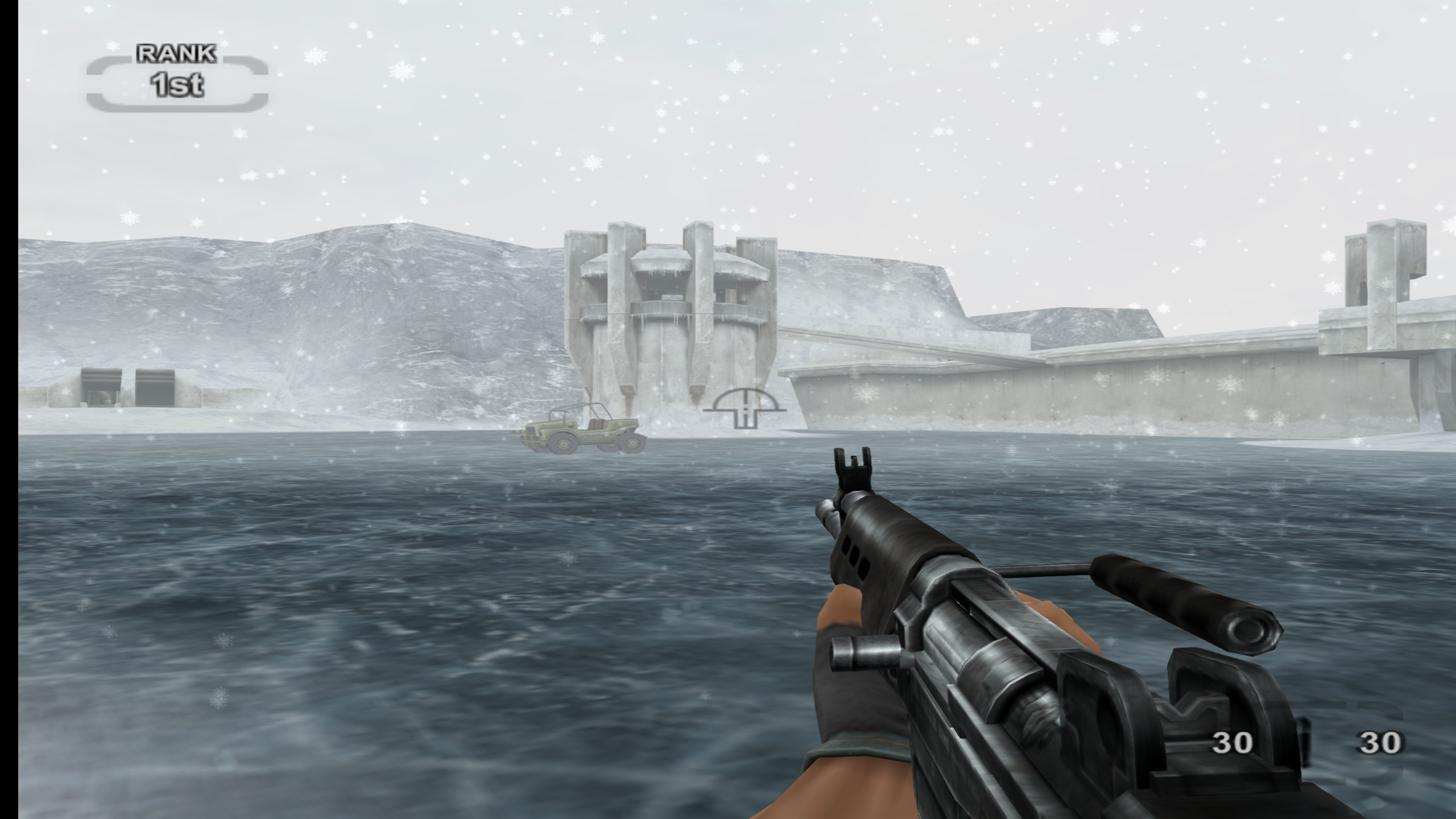Click the RANK badge in the top-left HUD
The height and width of the screenshot is (819, 1456).
point(176,53)
